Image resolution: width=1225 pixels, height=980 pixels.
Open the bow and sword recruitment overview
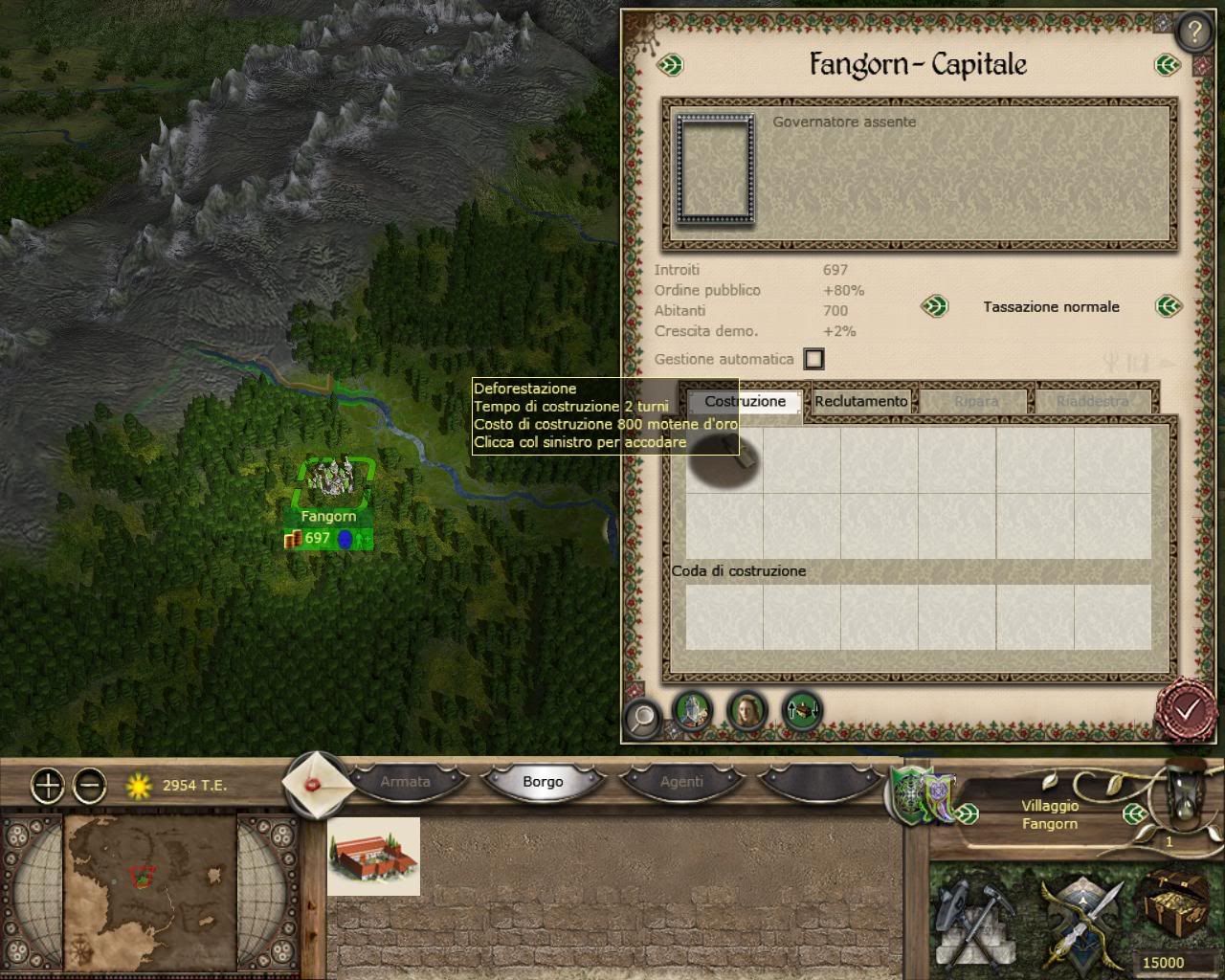point(1078,919)
